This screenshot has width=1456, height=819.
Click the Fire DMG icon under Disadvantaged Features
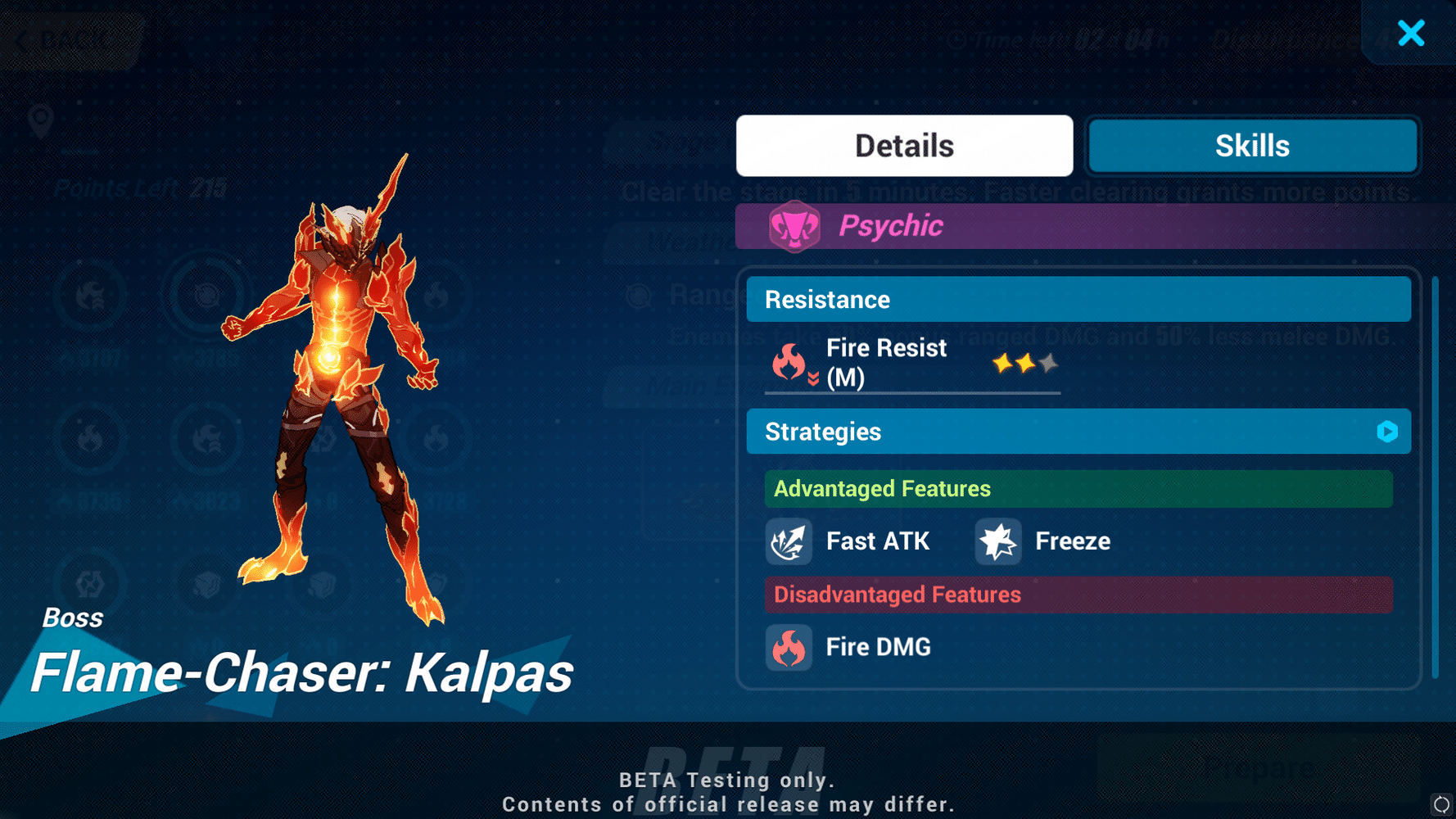(x=789, y=647)
